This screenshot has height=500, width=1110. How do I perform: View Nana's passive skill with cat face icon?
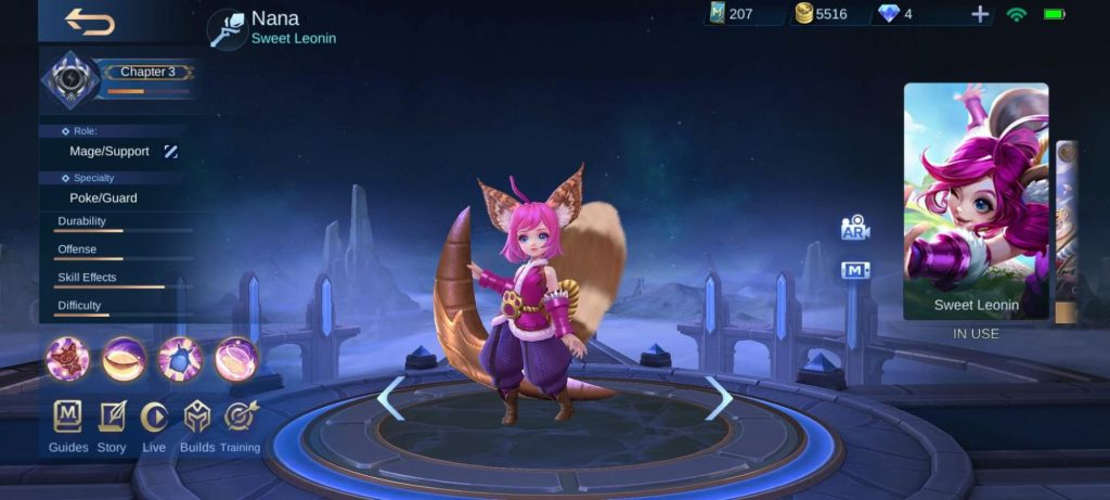[x=68, y=359]
